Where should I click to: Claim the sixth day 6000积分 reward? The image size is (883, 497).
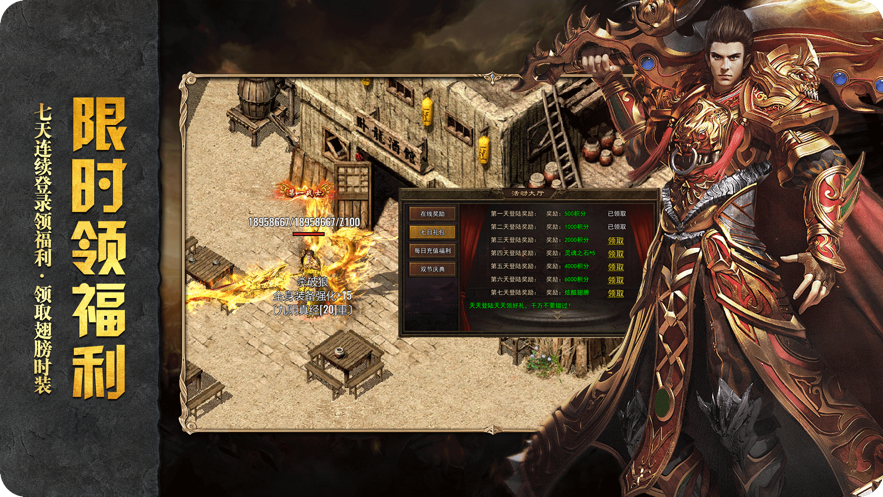point(616,280)
